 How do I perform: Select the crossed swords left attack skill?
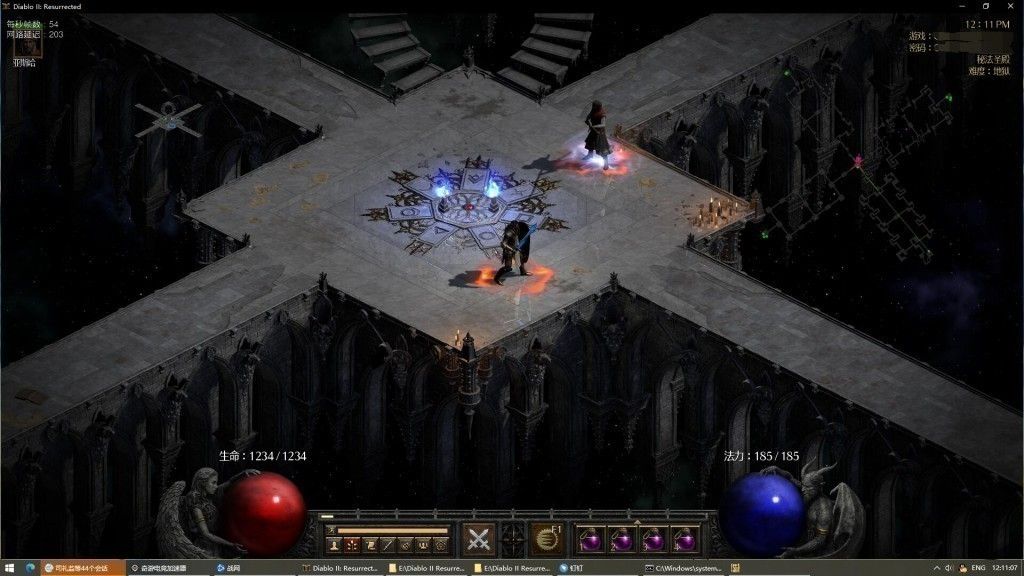[479, 538]
